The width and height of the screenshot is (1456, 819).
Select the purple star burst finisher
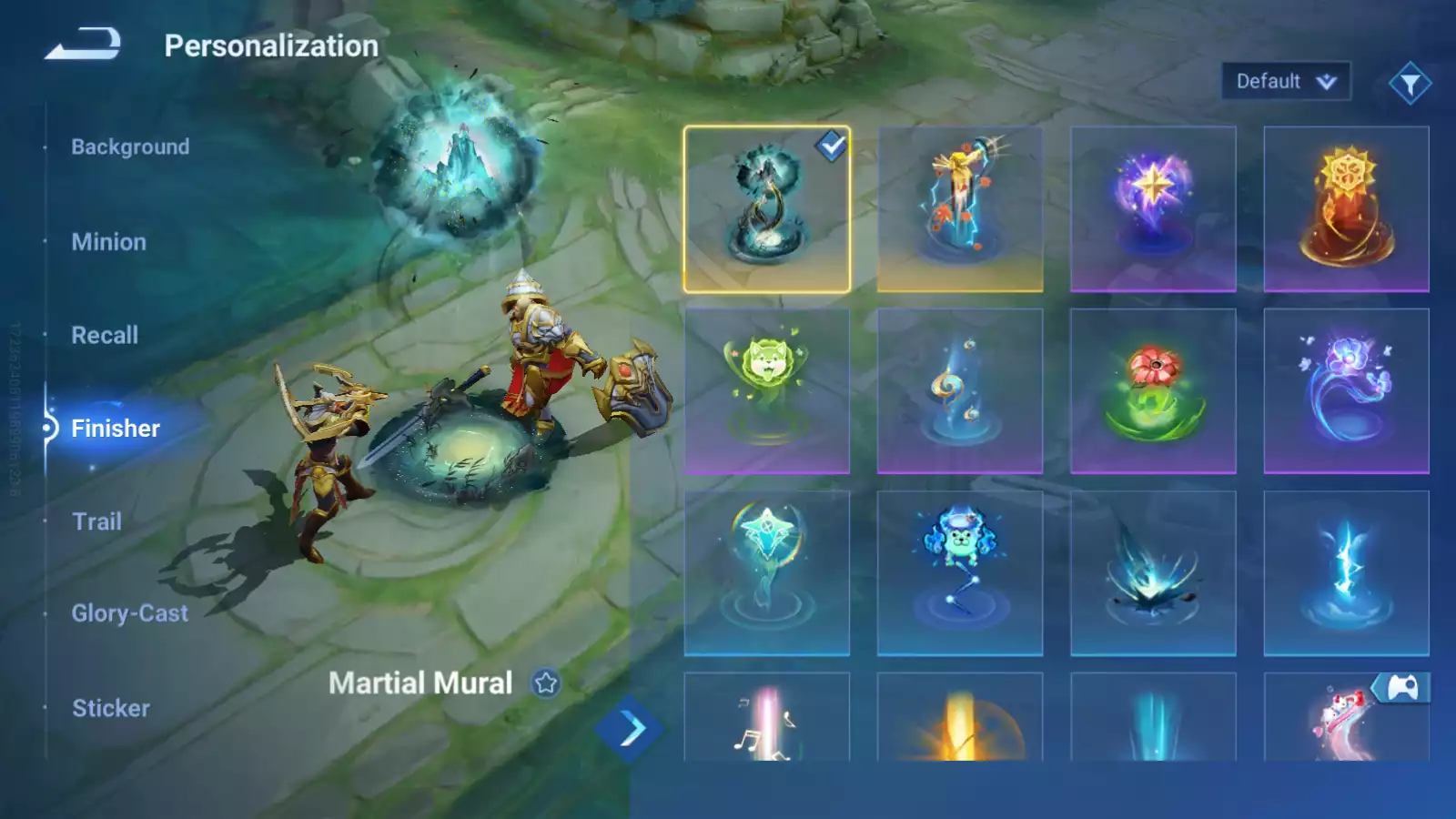(1153, 209)
